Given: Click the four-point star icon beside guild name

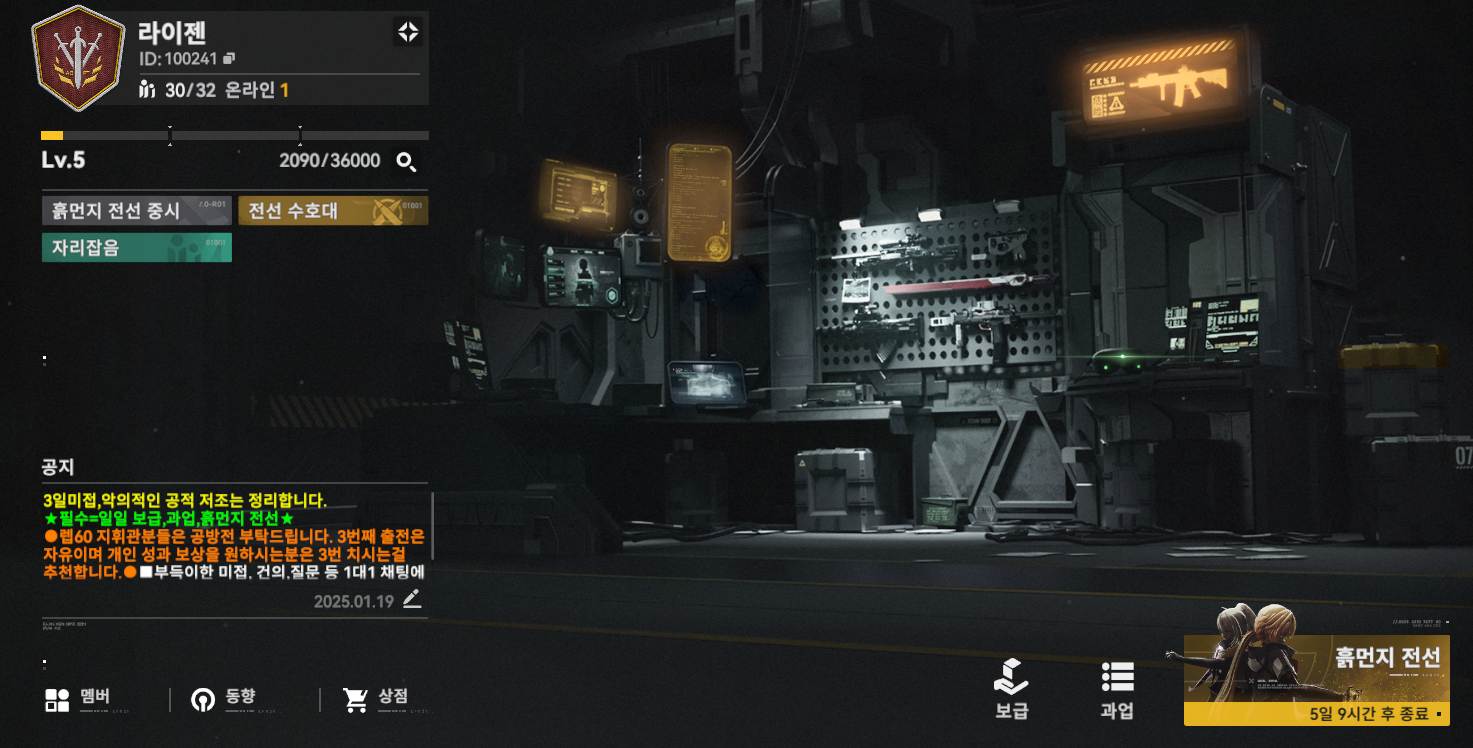Looking at the screenshot, I should pos(407,32).
